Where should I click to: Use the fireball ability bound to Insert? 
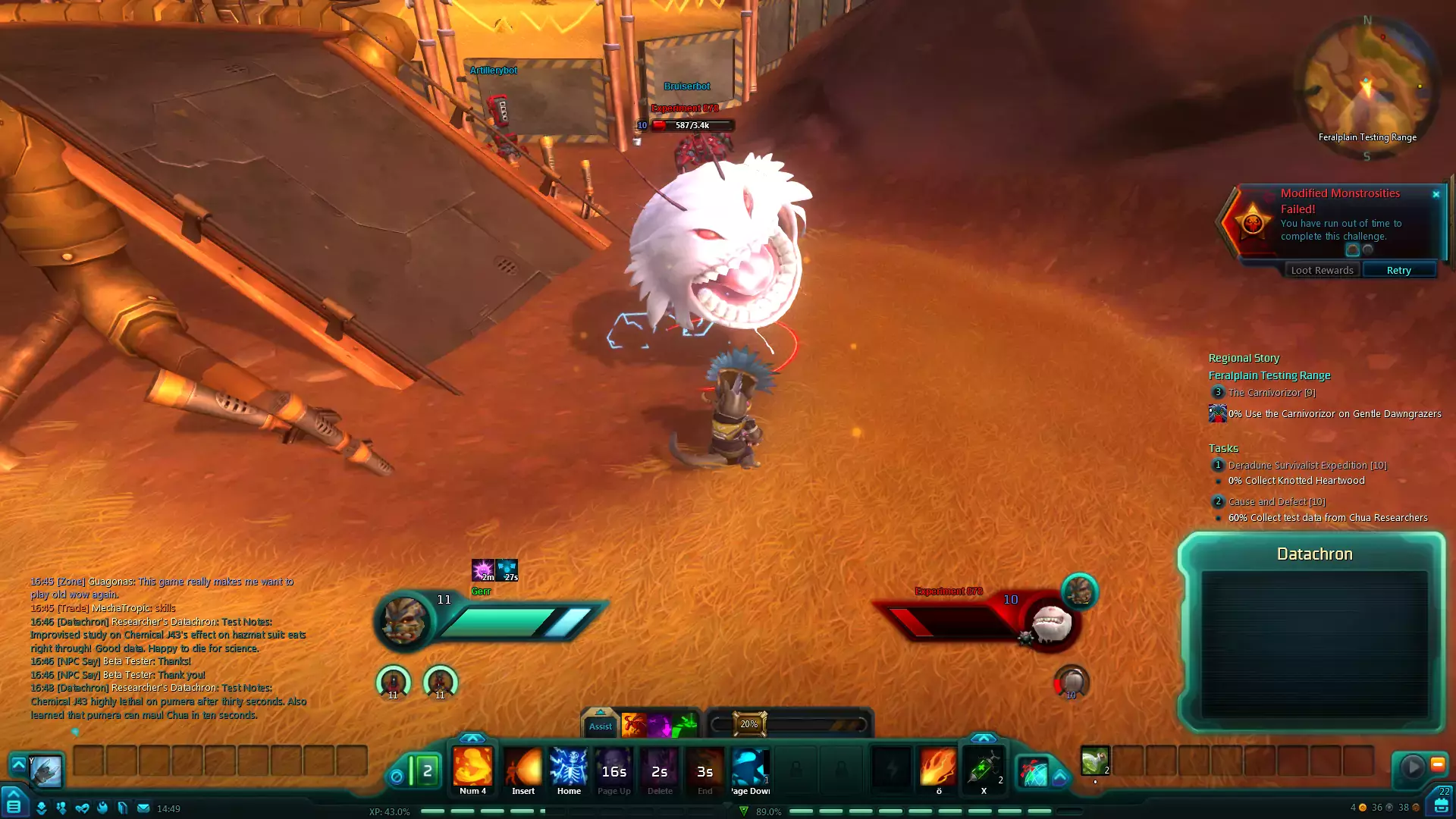523,767
